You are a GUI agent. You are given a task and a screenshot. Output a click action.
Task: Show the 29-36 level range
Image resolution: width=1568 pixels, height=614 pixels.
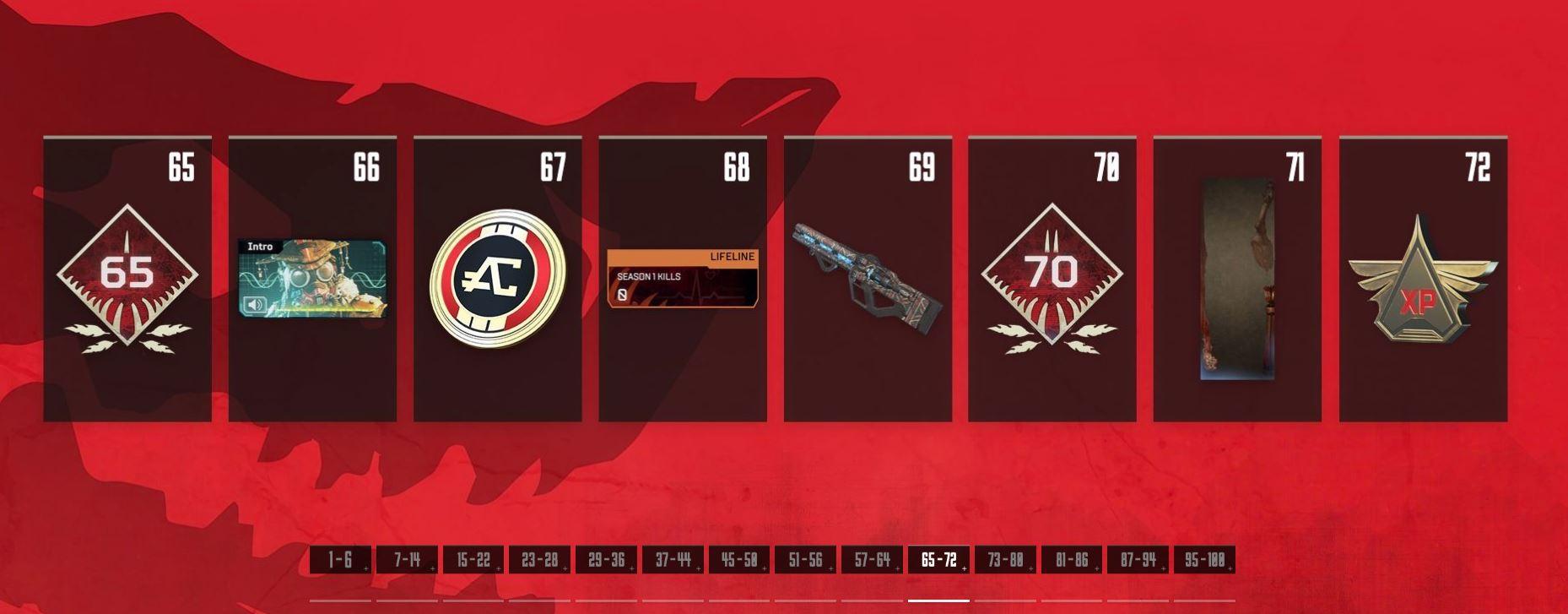(x=606, y=560)
